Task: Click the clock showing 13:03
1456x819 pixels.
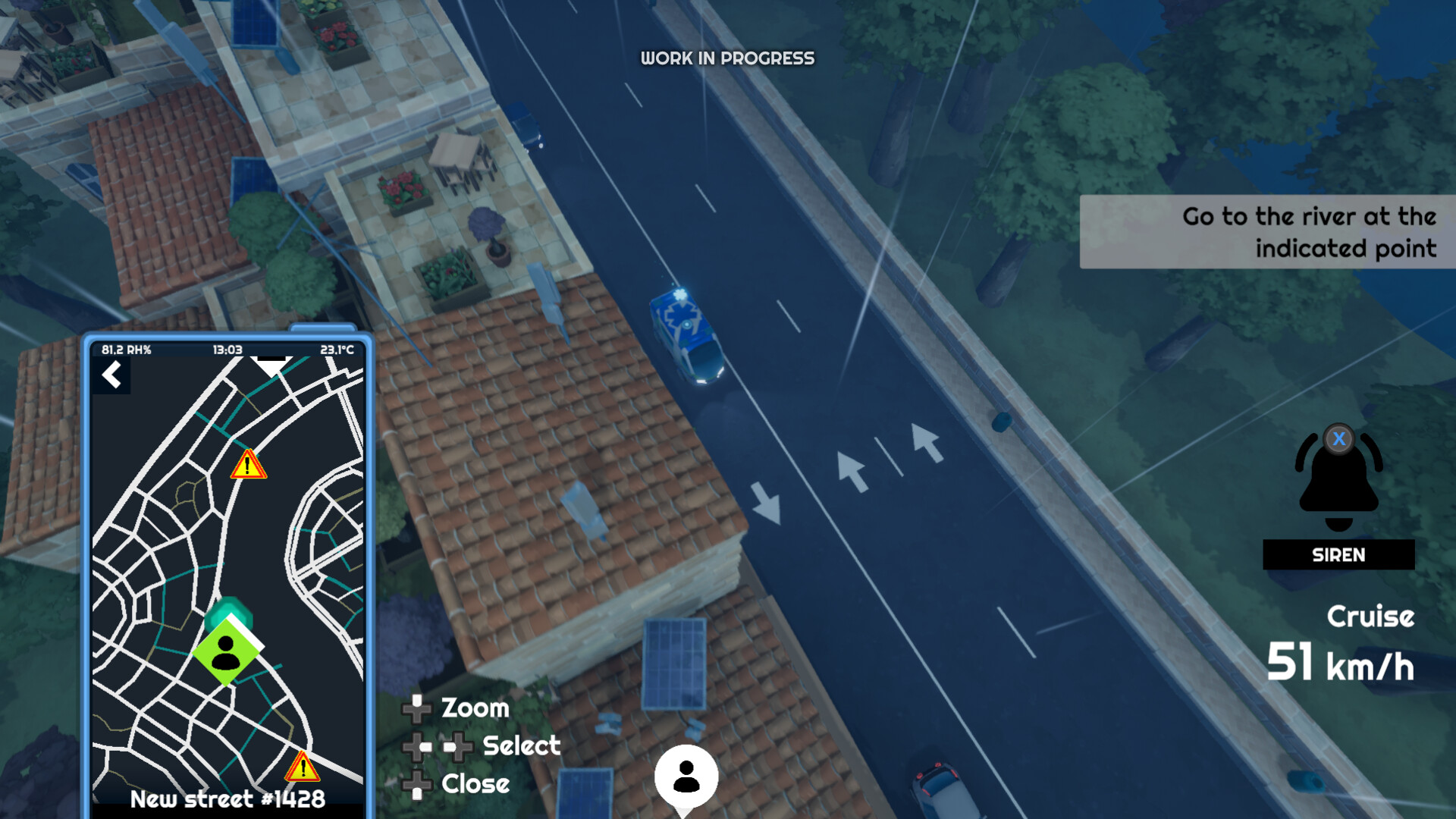Action: pos(227,350)
